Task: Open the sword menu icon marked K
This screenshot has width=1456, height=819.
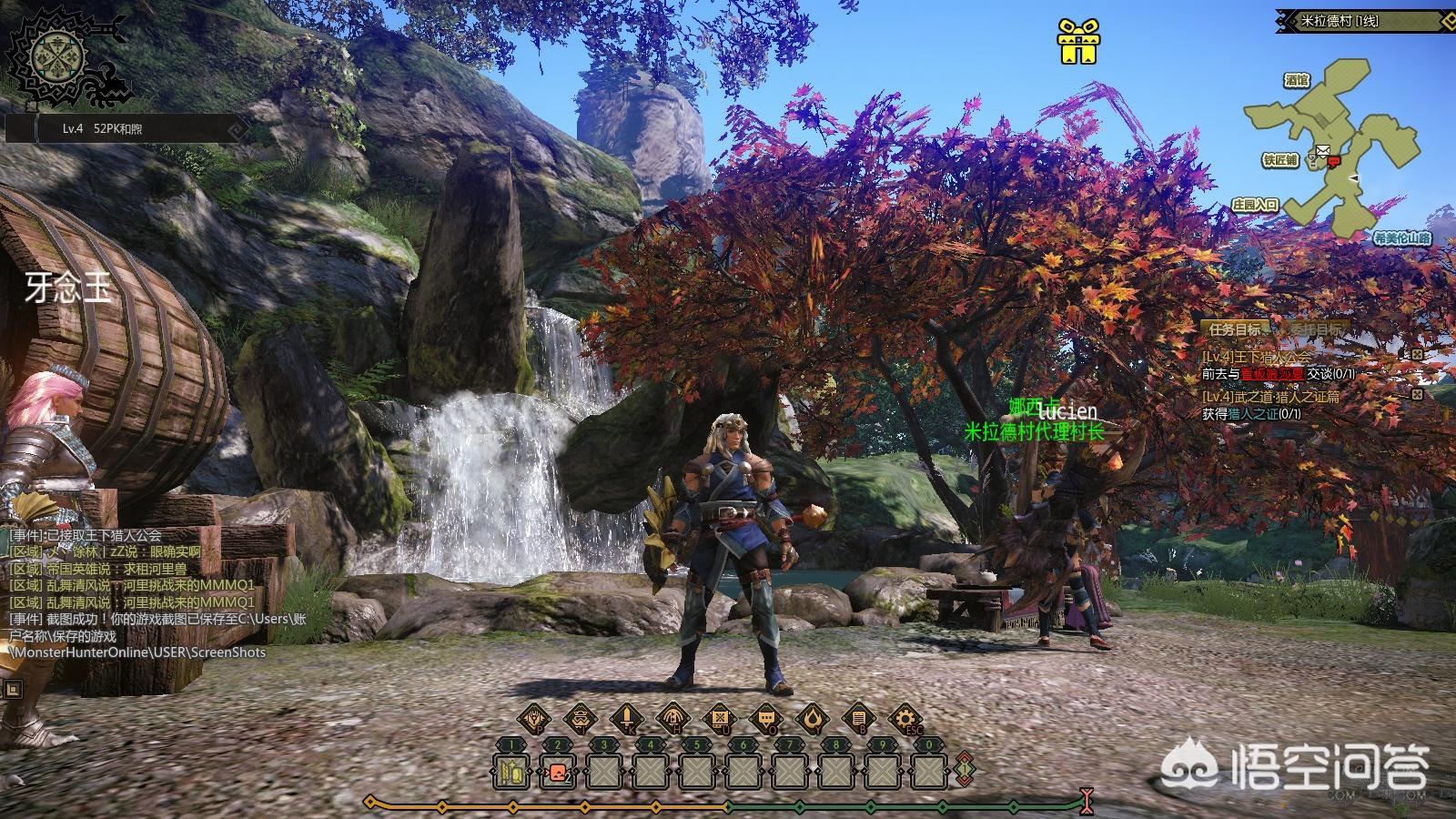Action: coord(627,720)
